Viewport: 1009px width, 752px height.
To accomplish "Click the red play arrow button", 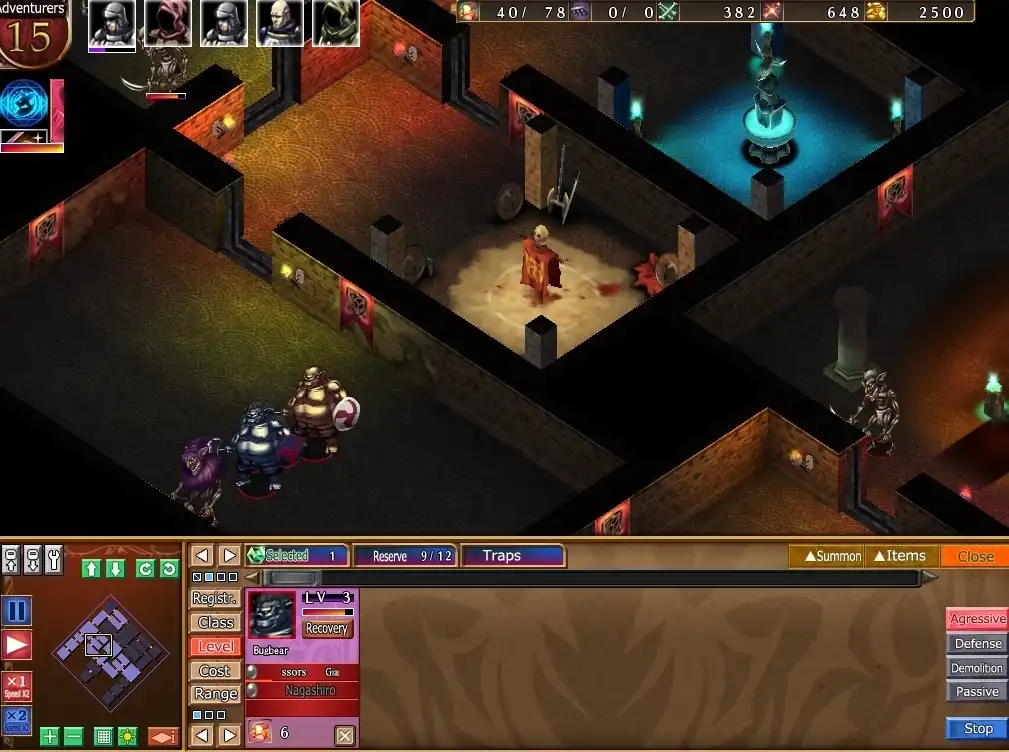I will [x=17, y=645].
